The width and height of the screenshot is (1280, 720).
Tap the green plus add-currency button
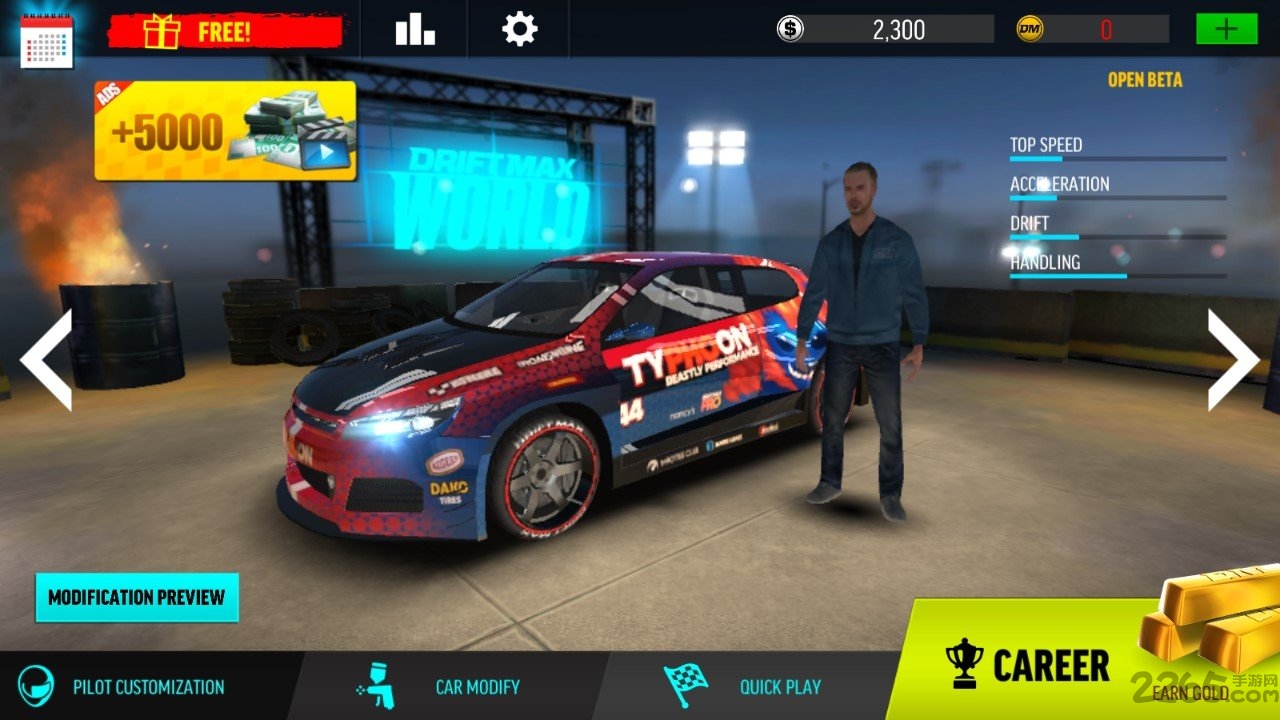[1226, 29]
